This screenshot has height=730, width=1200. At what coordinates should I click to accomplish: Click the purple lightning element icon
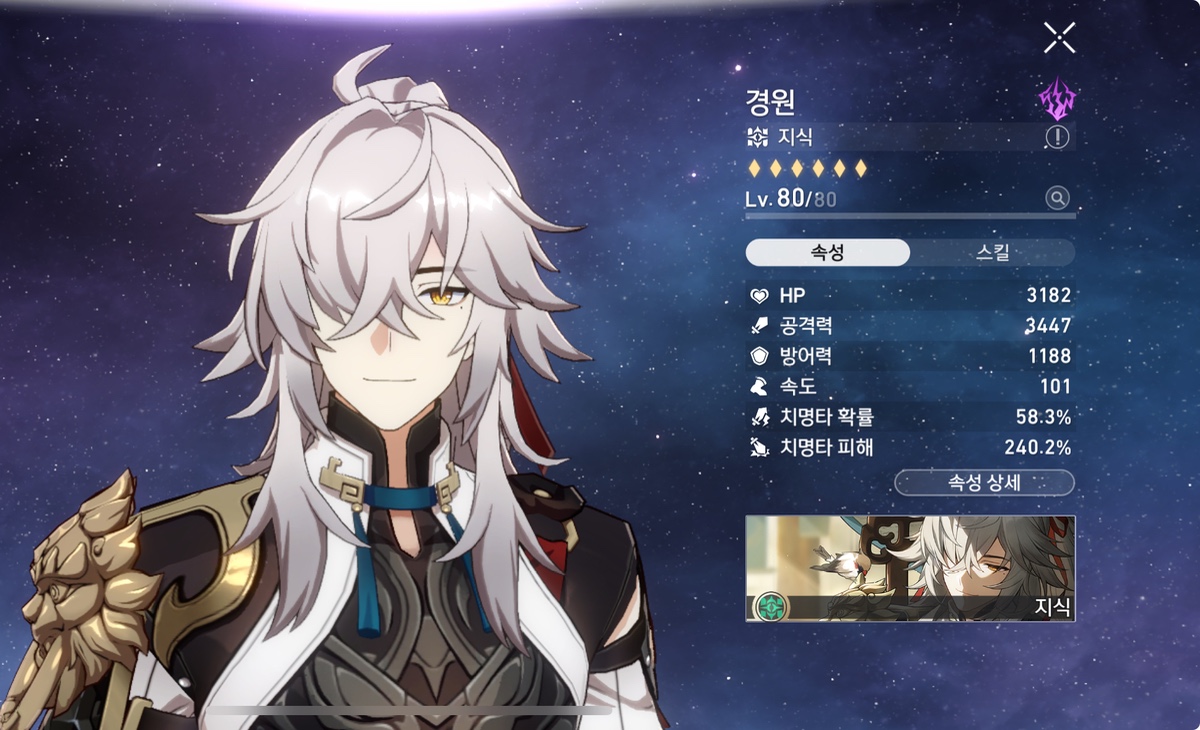(x=1057, y=99)
